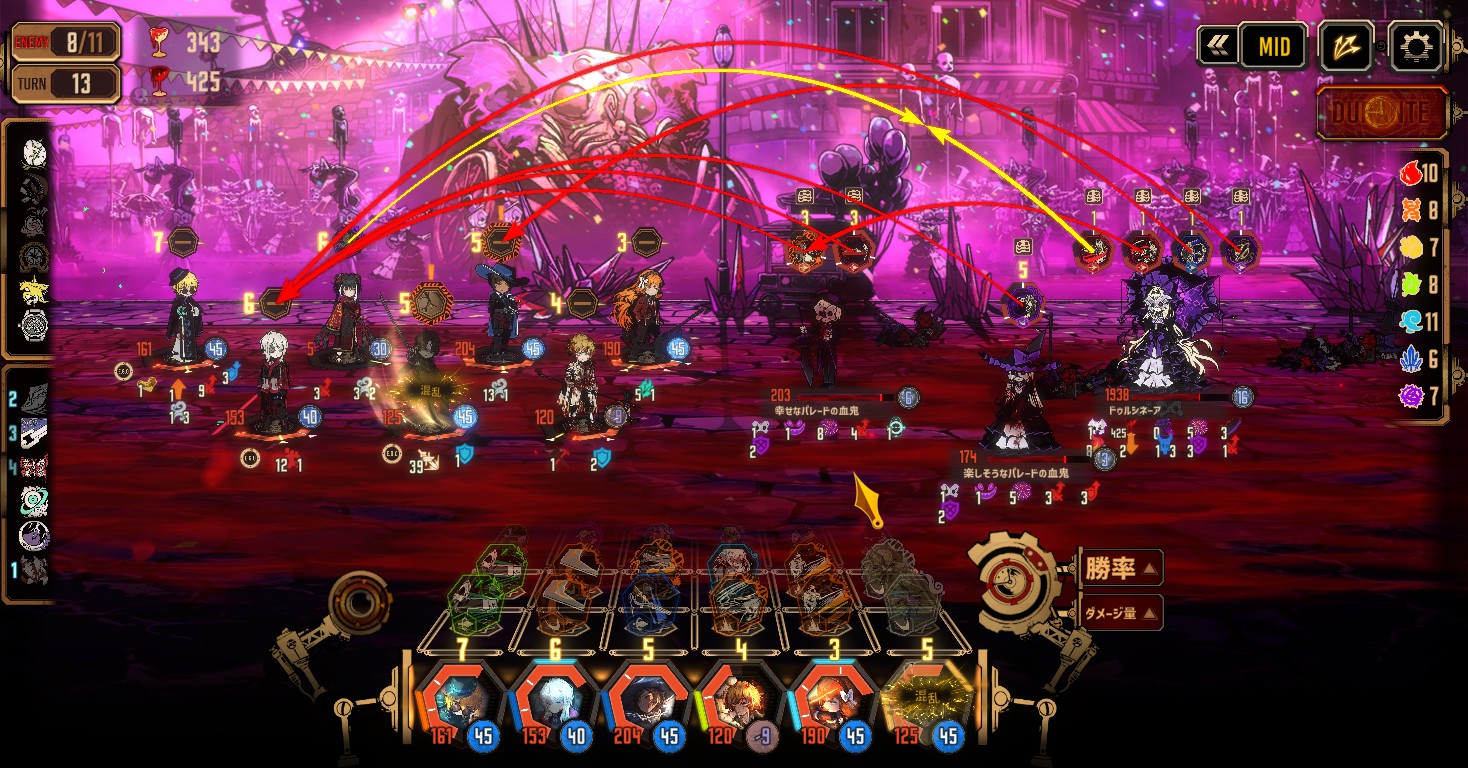The width and height of the screenshot is (1468, 768).
Task: Choose the 勝率 win rate auto-select
Action: pos(1119,570)
